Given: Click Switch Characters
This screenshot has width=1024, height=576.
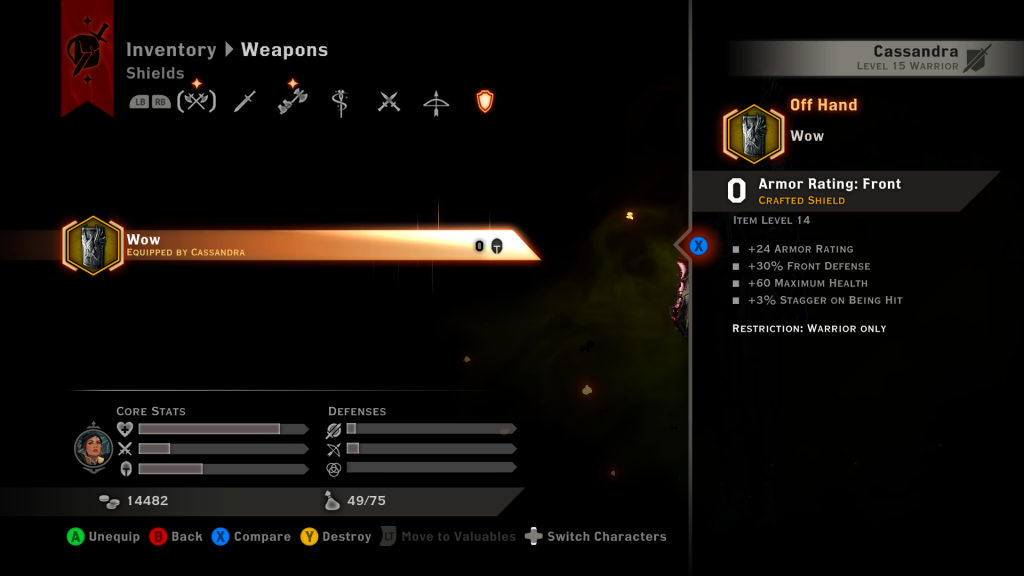Looking at the screenshot, I should 595,537.
